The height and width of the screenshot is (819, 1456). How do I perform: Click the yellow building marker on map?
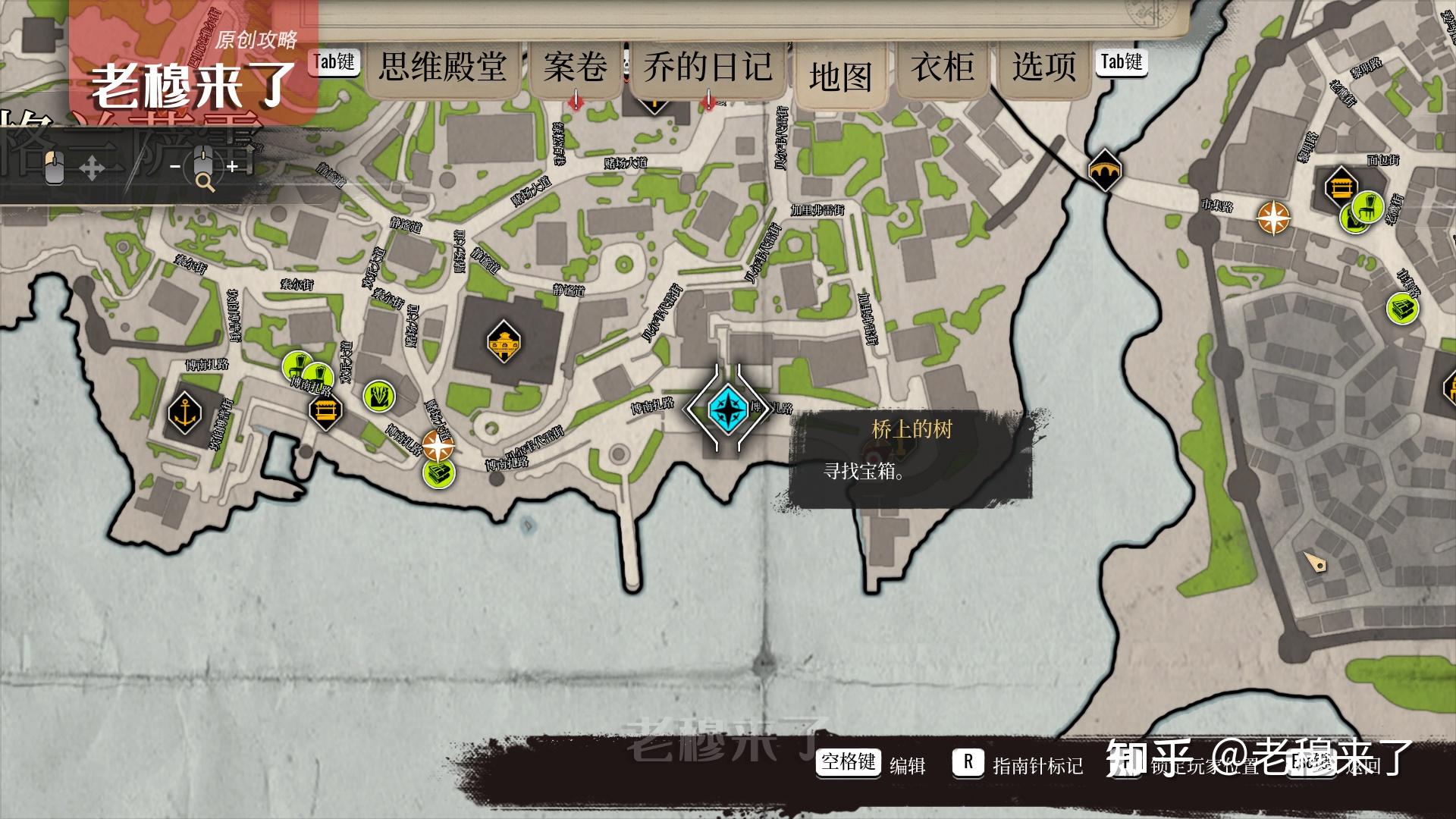click(504, 342)
